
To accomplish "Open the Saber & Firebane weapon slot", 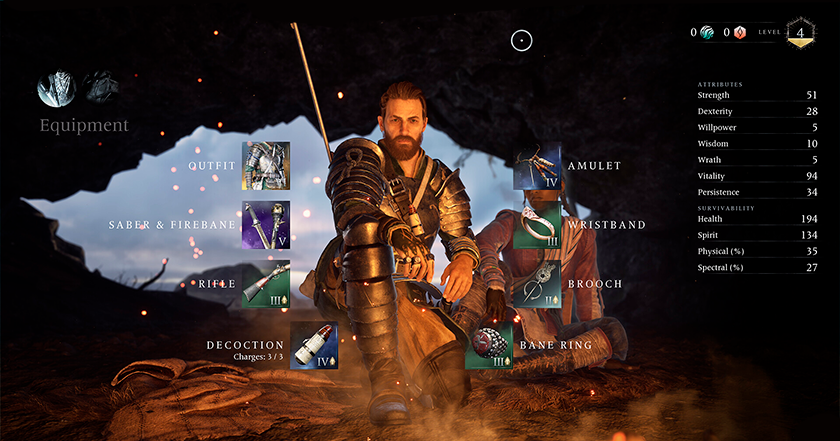I will [x=265, y=225].
